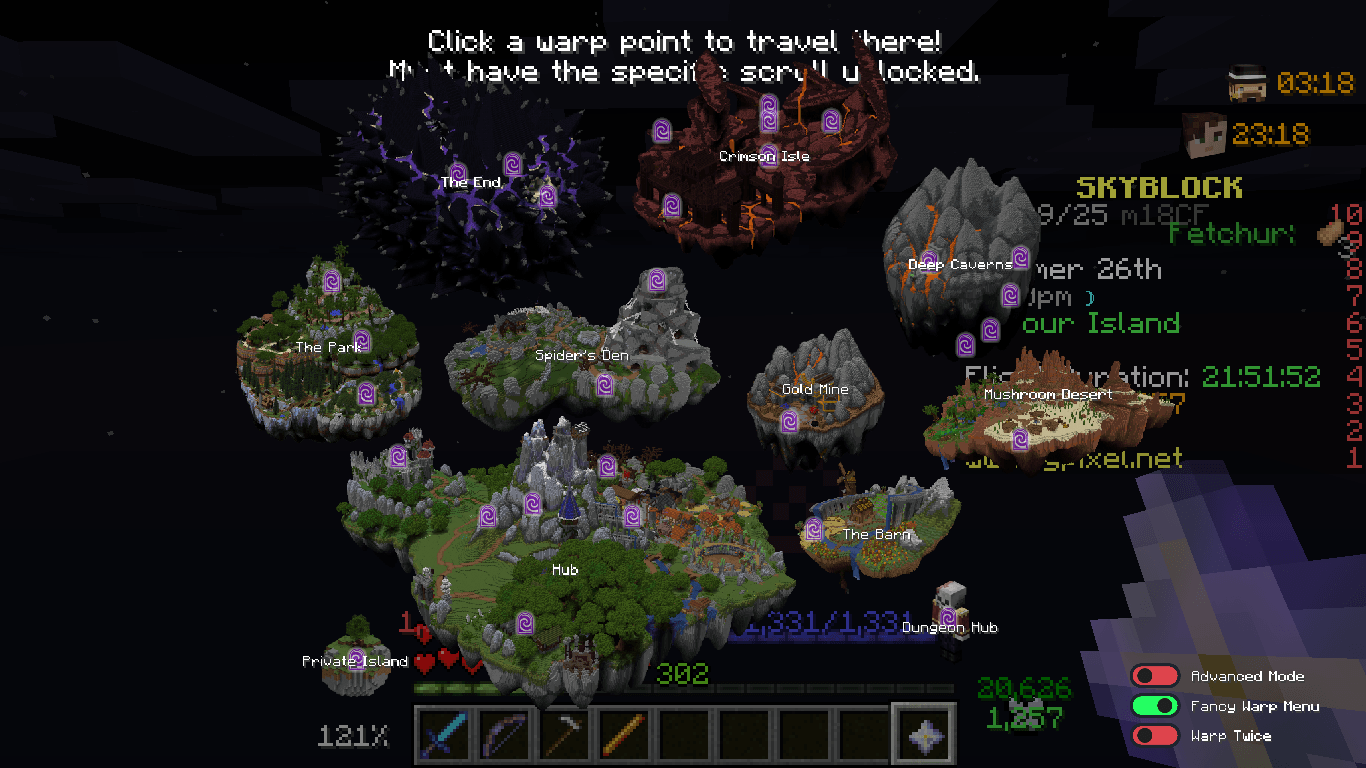The height and width of the screenshot is (768, 1366).
Task: Warp to The End island
Action: (x=470, y=182)
